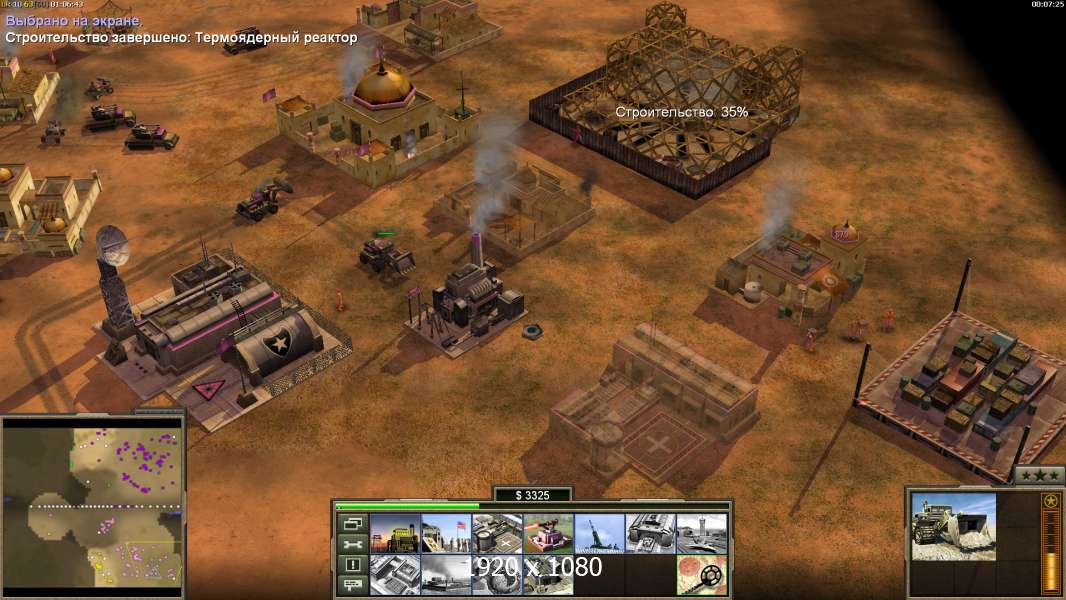Screen dimensions: 1066x600
Task: Click the selected dozer portrait
Action: pos(953,526)
